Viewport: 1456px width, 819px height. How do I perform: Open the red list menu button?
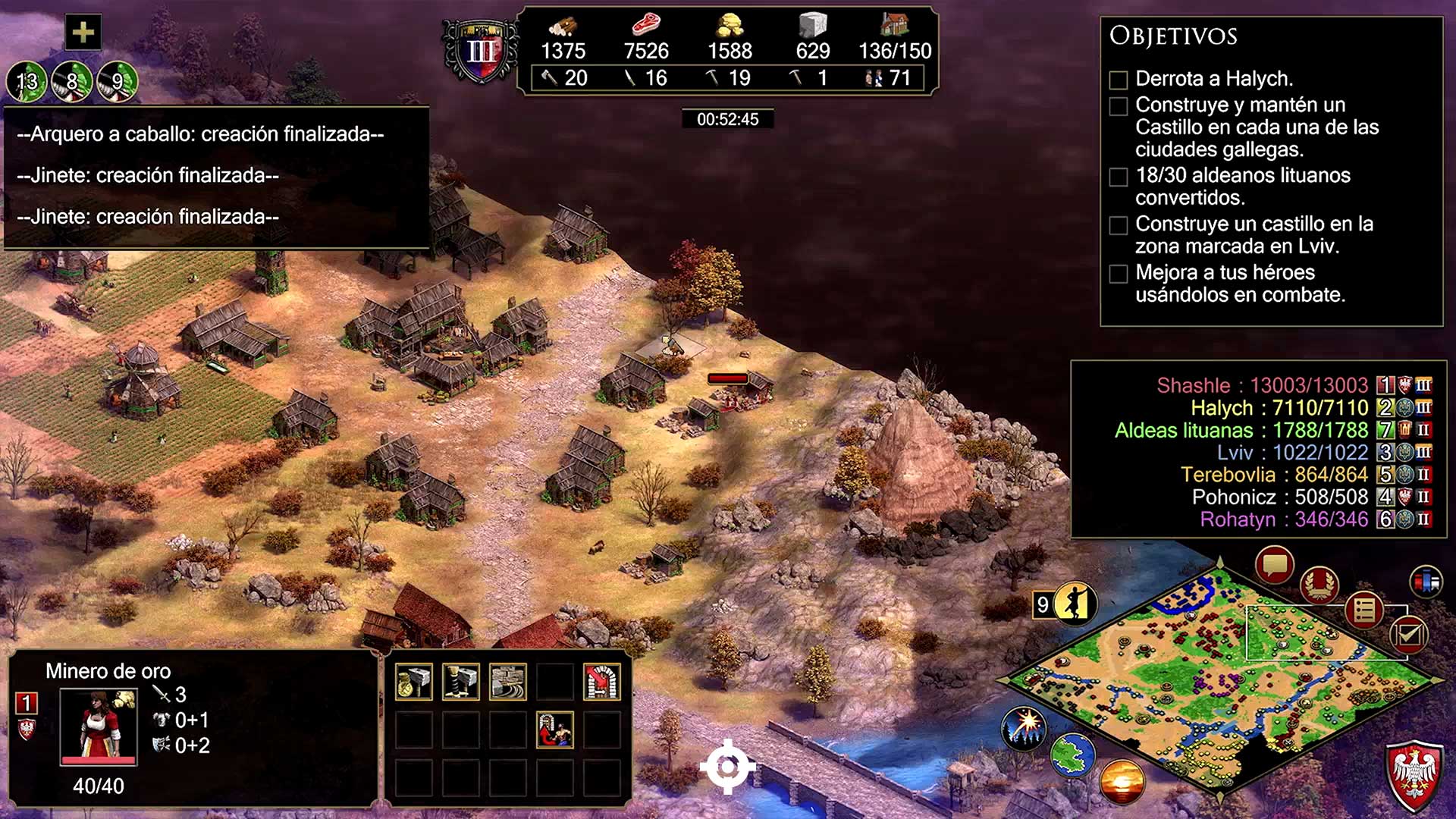pos(1363,610)
